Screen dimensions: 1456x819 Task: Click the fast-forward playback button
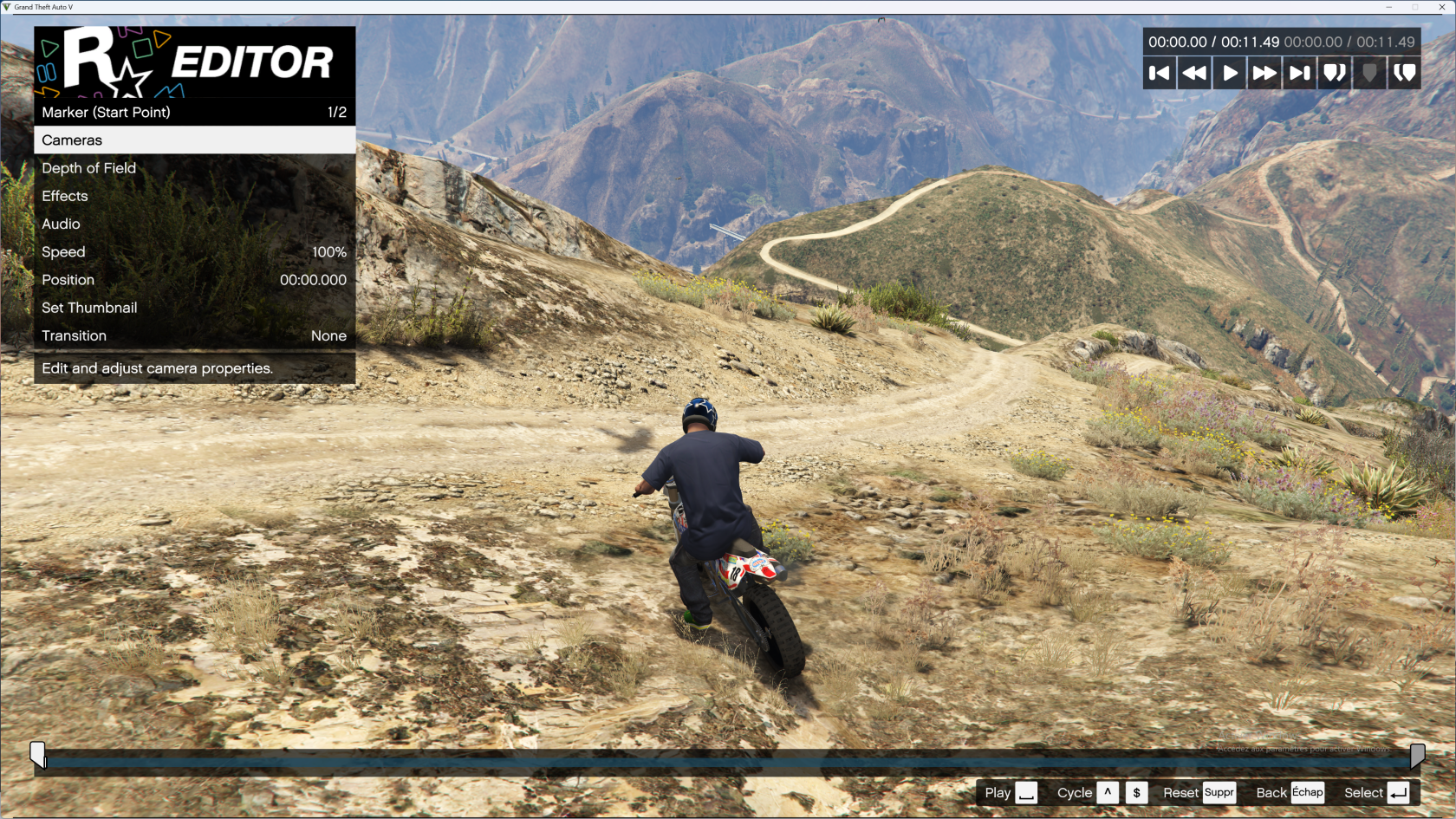click(x=1264, y=73)
